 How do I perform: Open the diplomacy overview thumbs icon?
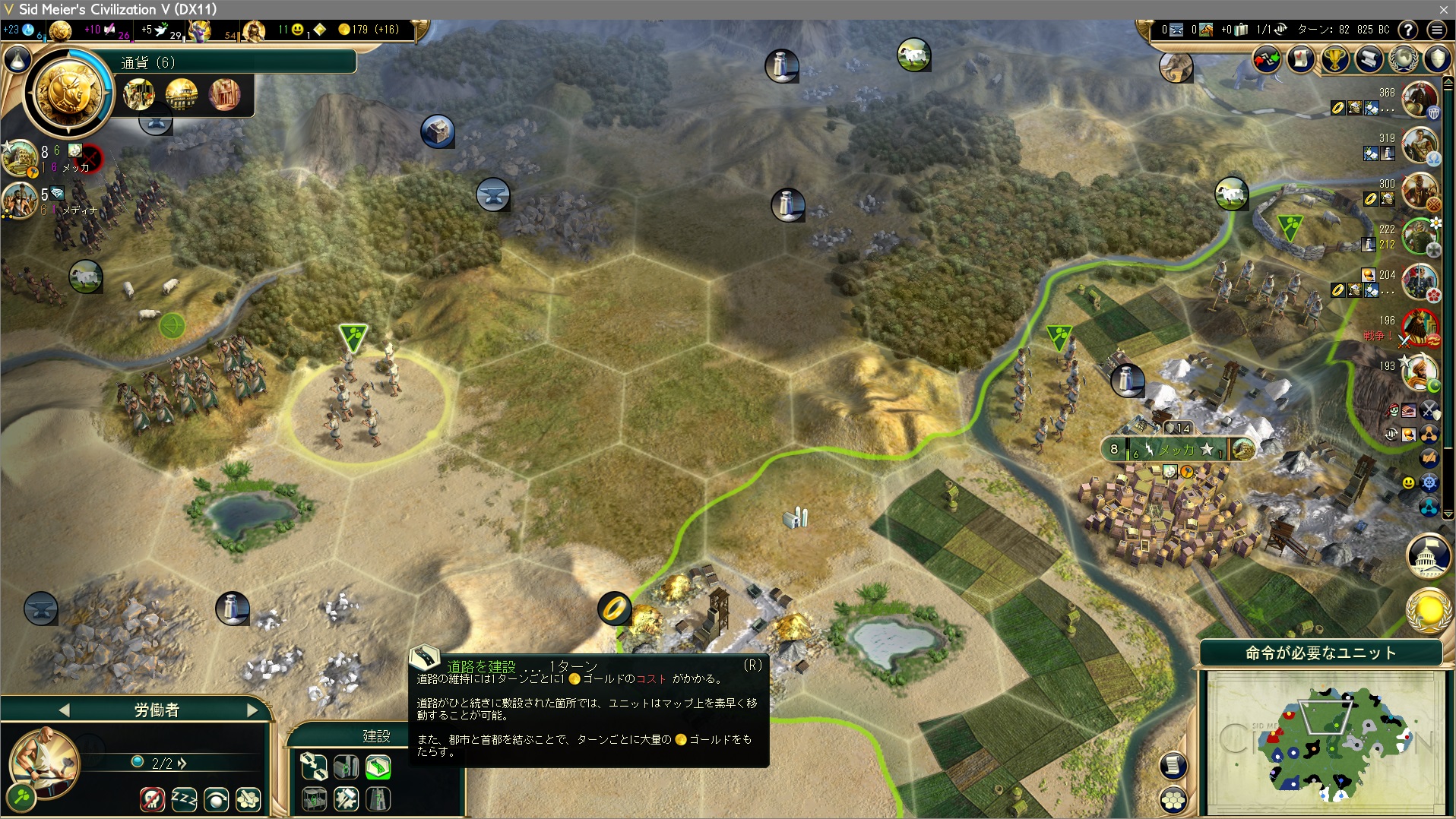pos(1267,58)
